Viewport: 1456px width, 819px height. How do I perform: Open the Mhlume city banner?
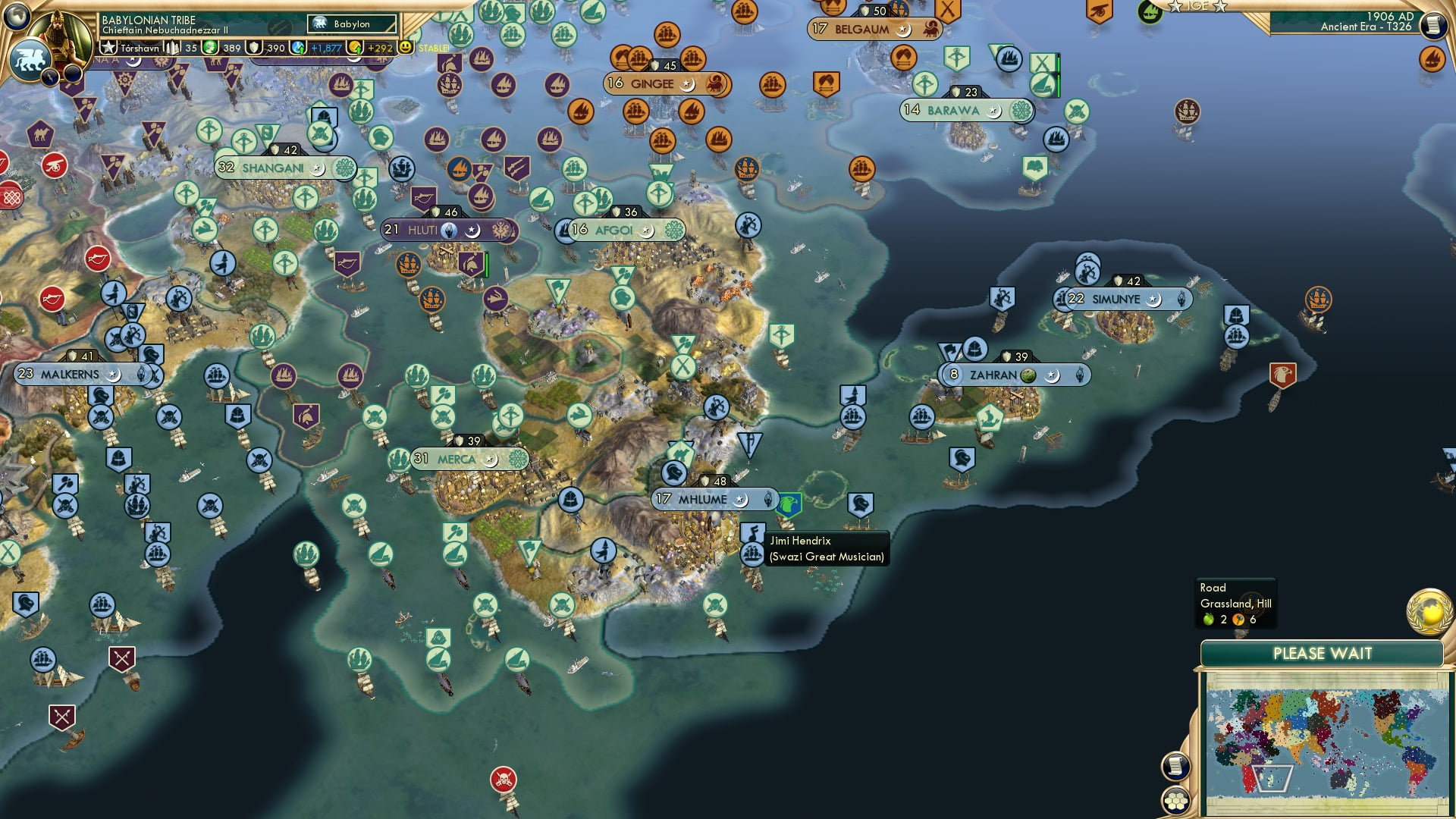713,499
